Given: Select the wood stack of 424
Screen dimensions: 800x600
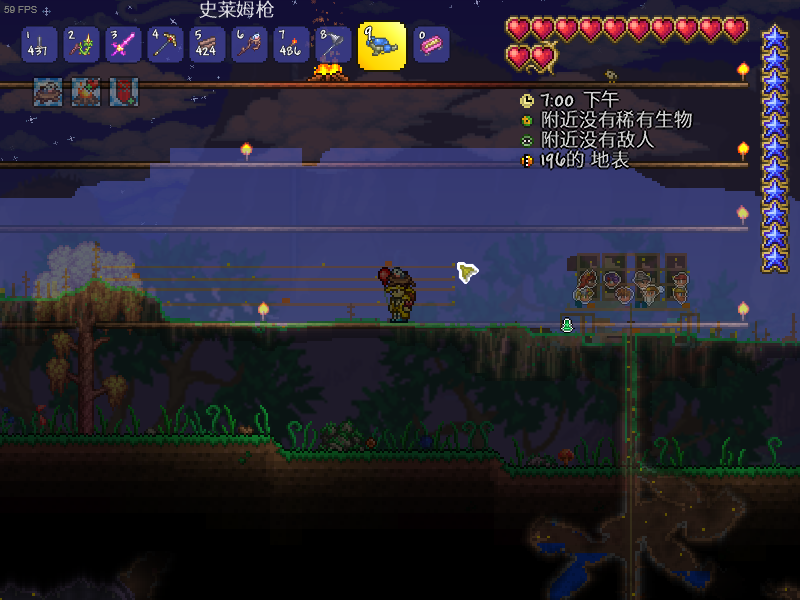Looking at the screenshot, I should (x=207, y=45).
